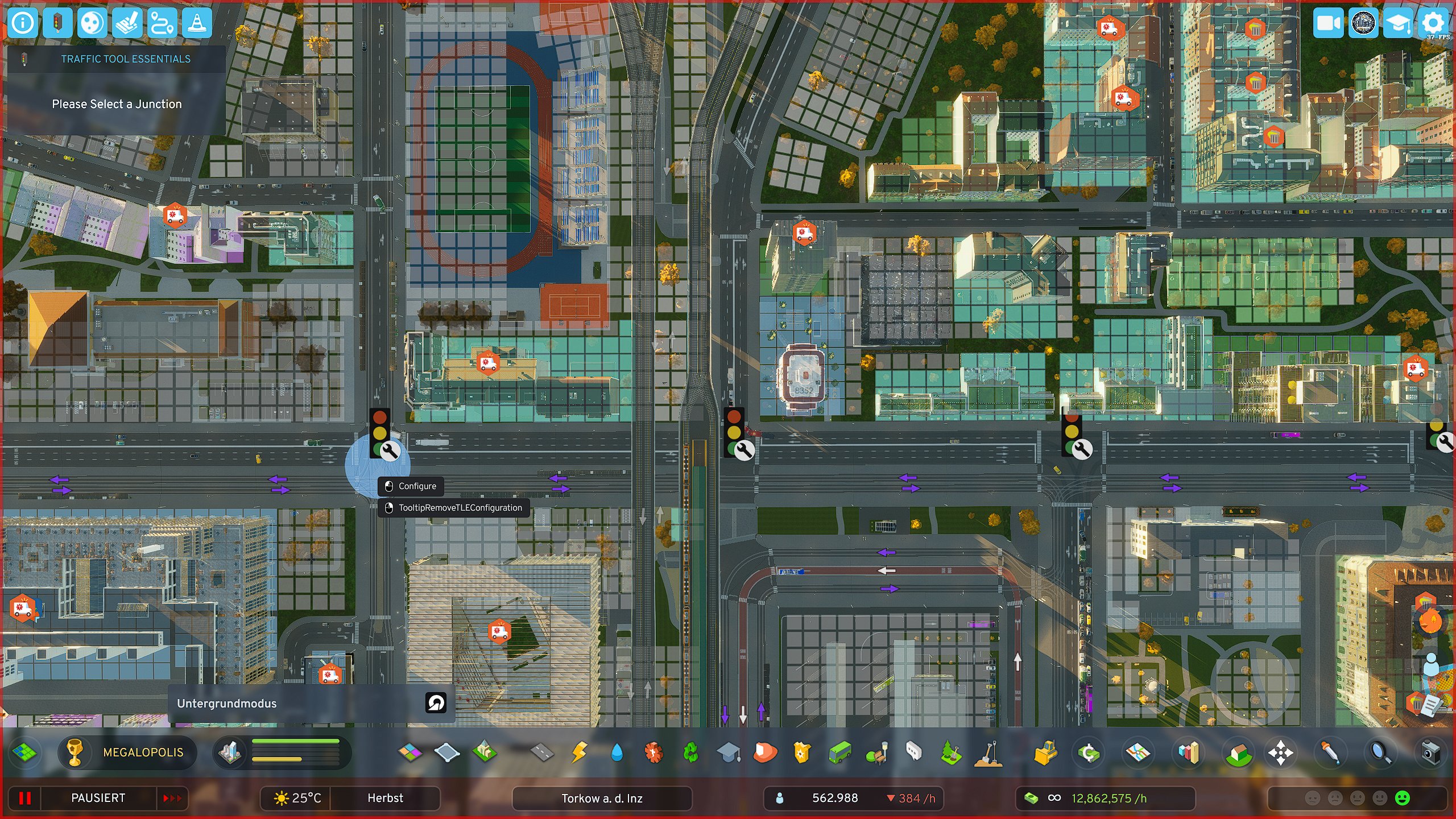Open the Megalopolis milestone progress panel
This screenshot has height=819, width=1456.
pos(128,752)
